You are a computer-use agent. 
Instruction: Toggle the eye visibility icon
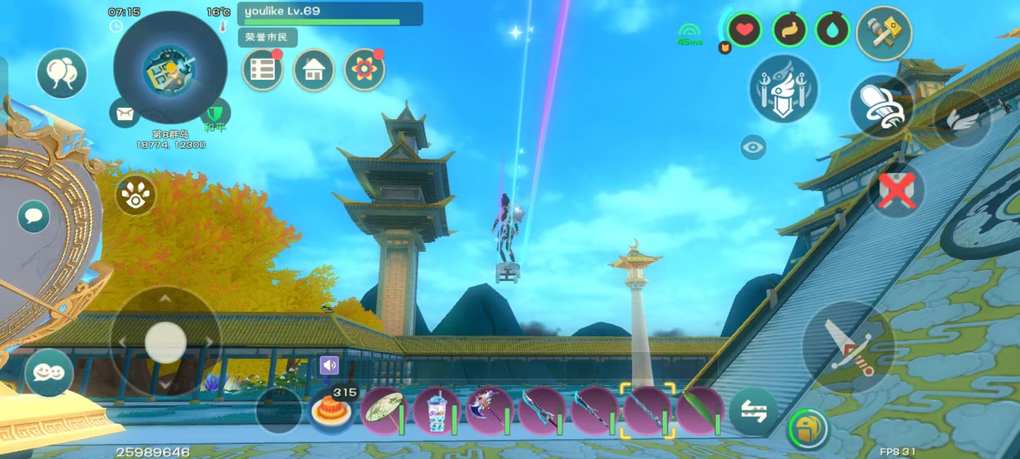pos(753,147)
